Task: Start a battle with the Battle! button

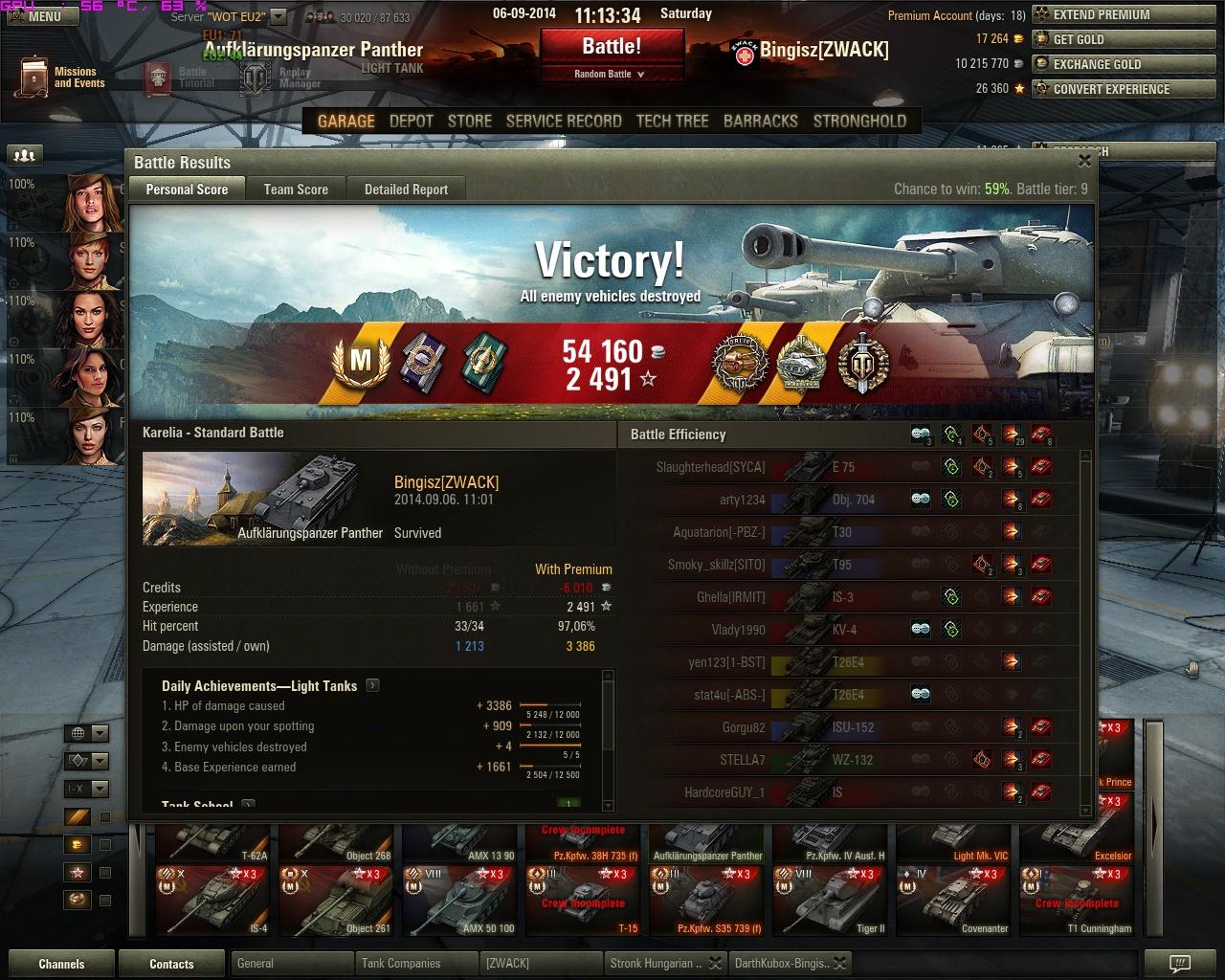Action: click(612, 46)
